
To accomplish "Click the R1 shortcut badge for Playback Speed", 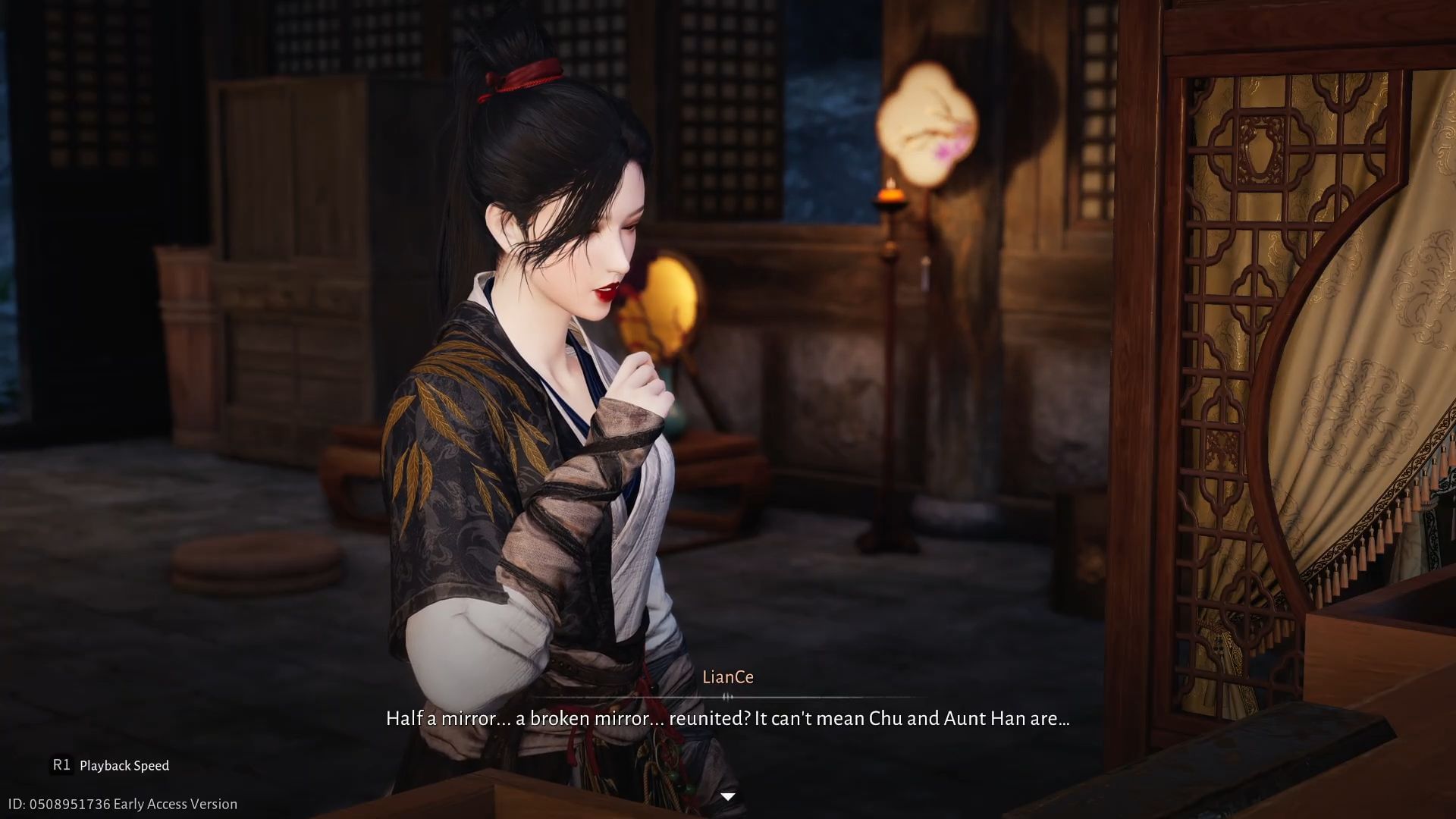I will 62,766.
